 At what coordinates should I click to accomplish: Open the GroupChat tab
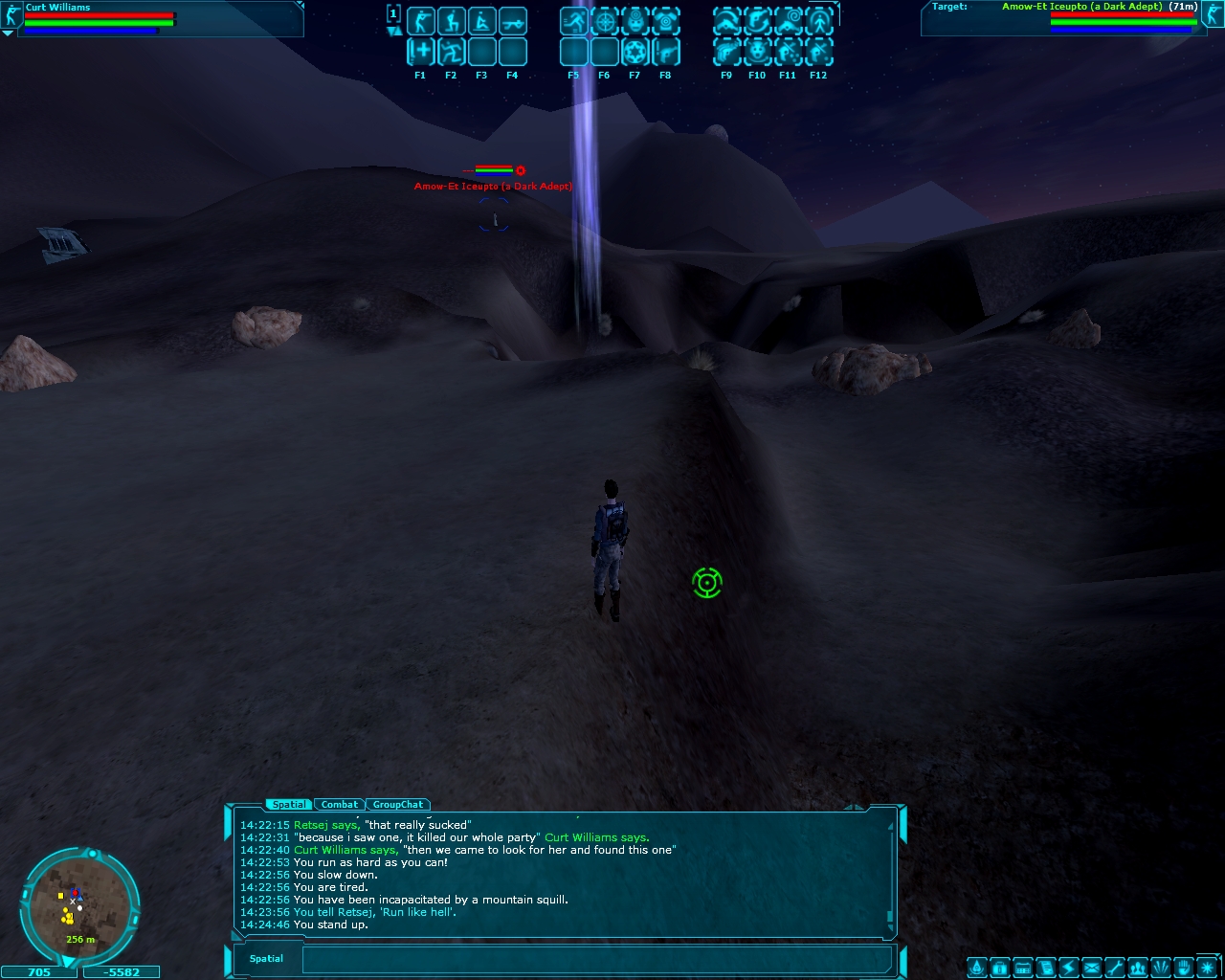398,805
